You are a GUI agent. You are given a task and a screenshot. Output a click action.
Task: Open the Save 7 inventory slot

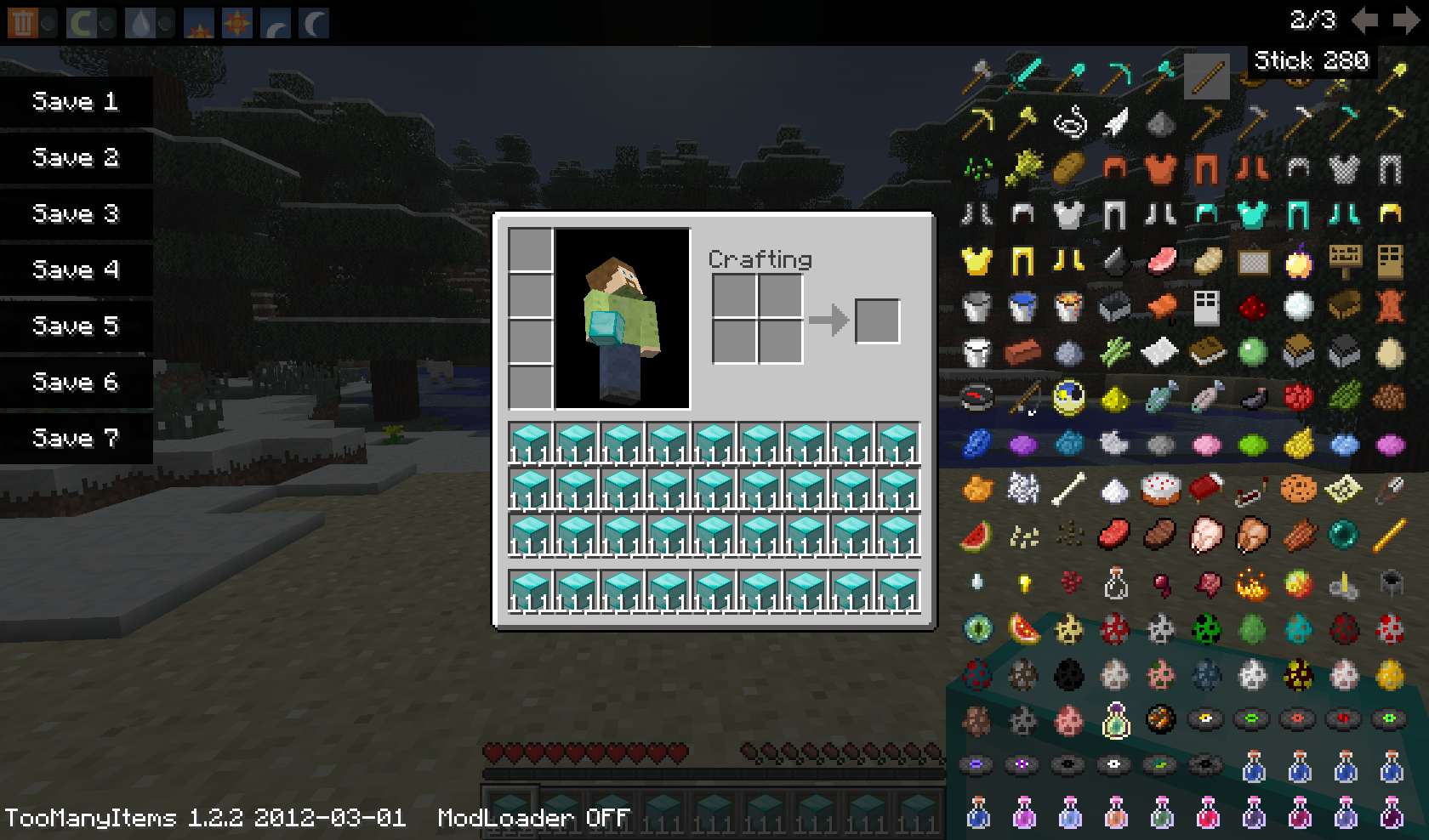77,439
